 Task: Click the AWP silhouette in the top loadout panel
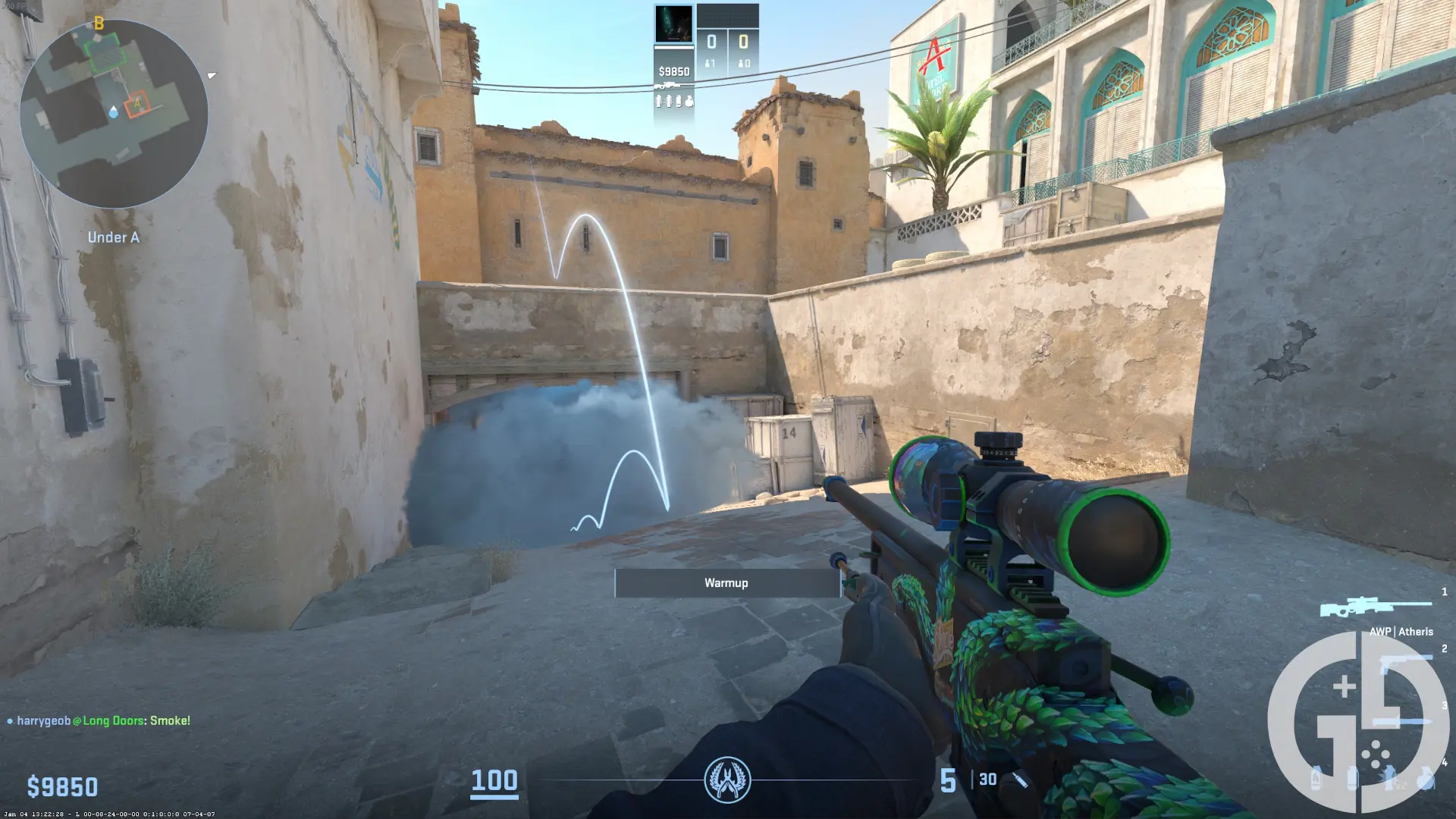point(667,85)
